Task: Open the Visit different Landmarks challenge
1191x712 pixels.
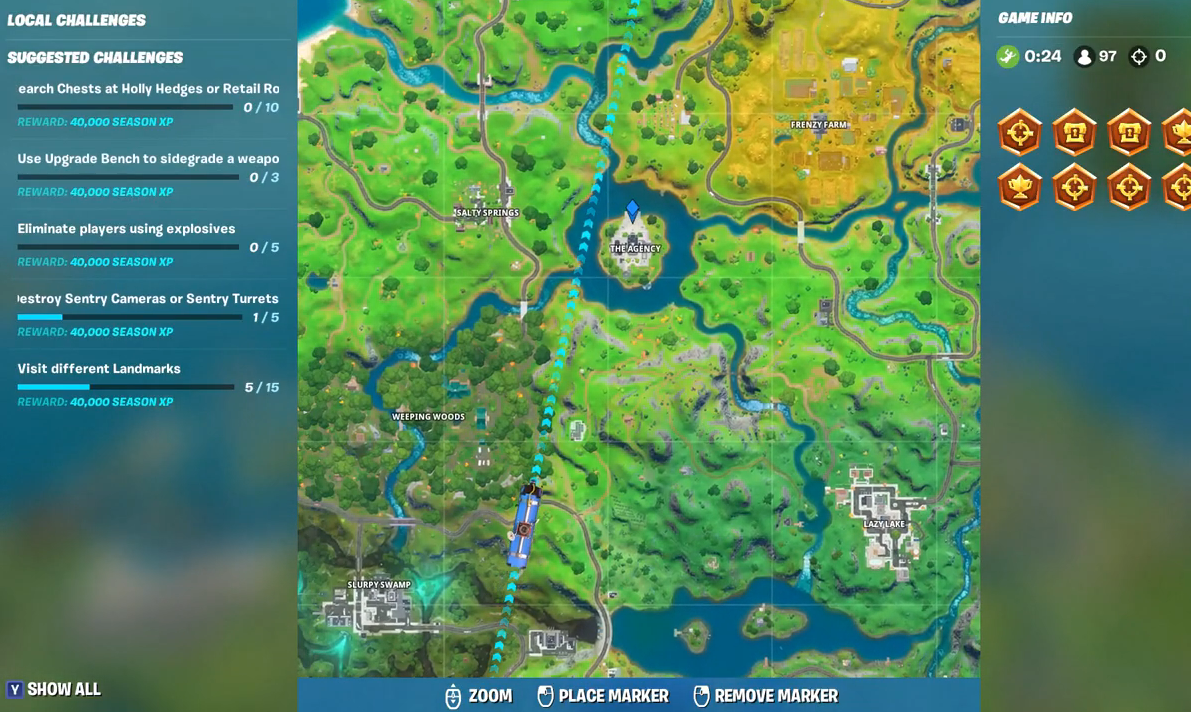Action: pos(99,369)
